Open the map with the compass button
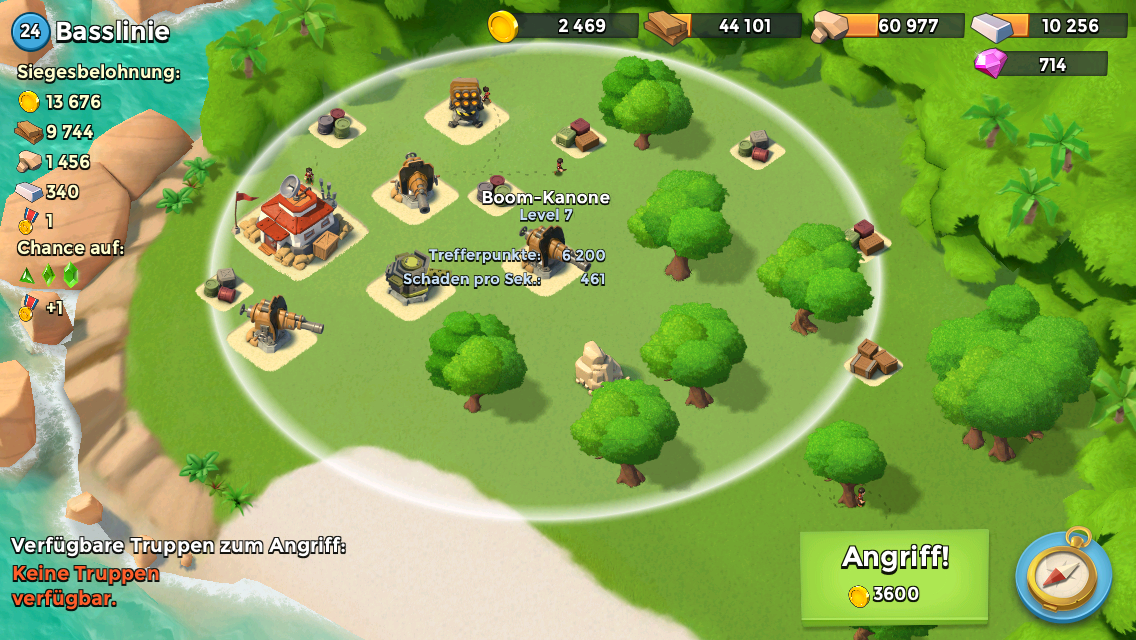 coord(1063,577)
